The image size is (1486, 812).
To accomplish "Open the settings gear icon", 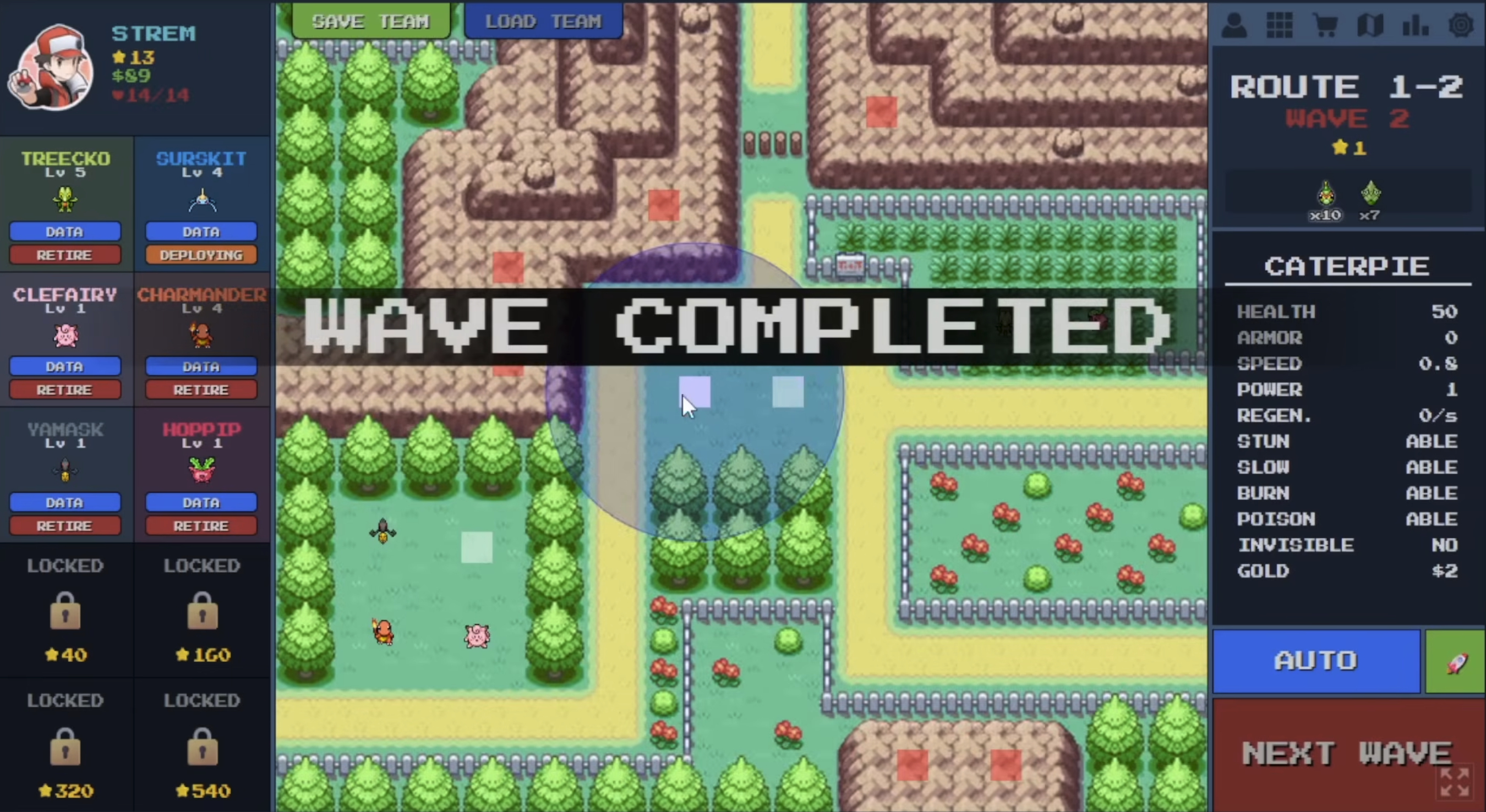I will pos(1461,25).
